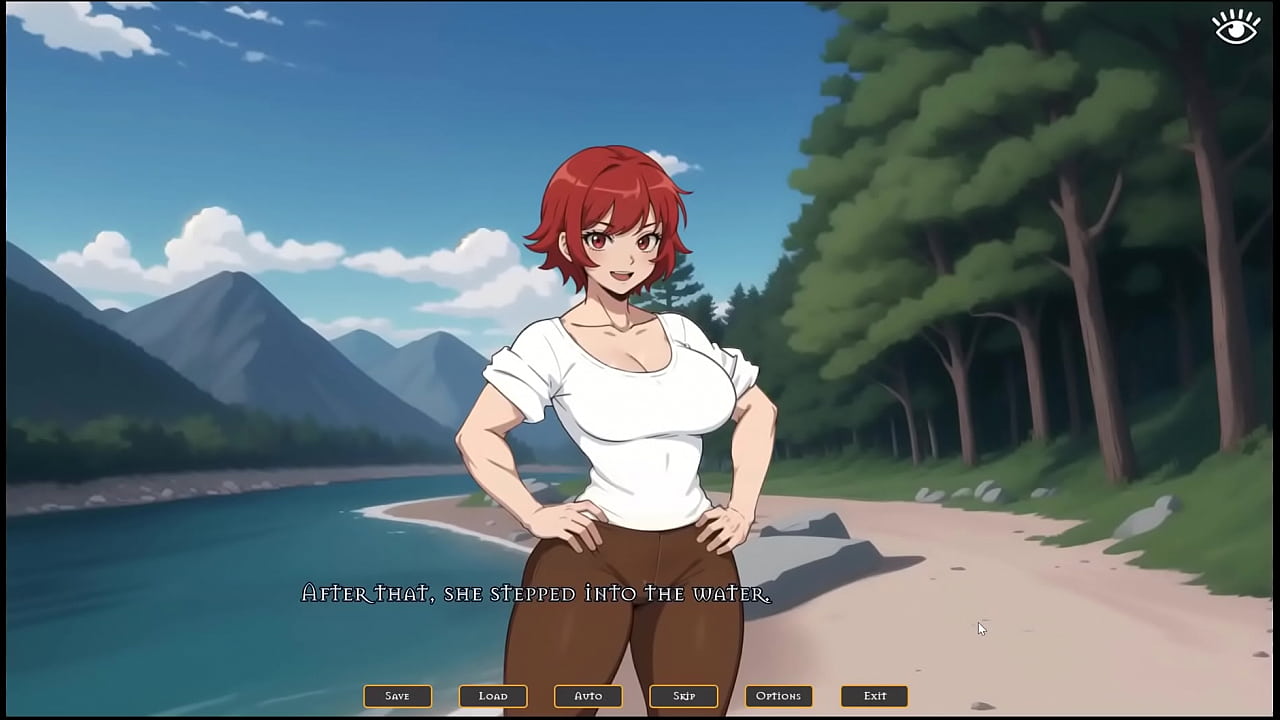The width and height of the screenshot is (1280, 720).
Task: Choose Options from the bottom bar
Action: tap(779, 695)
